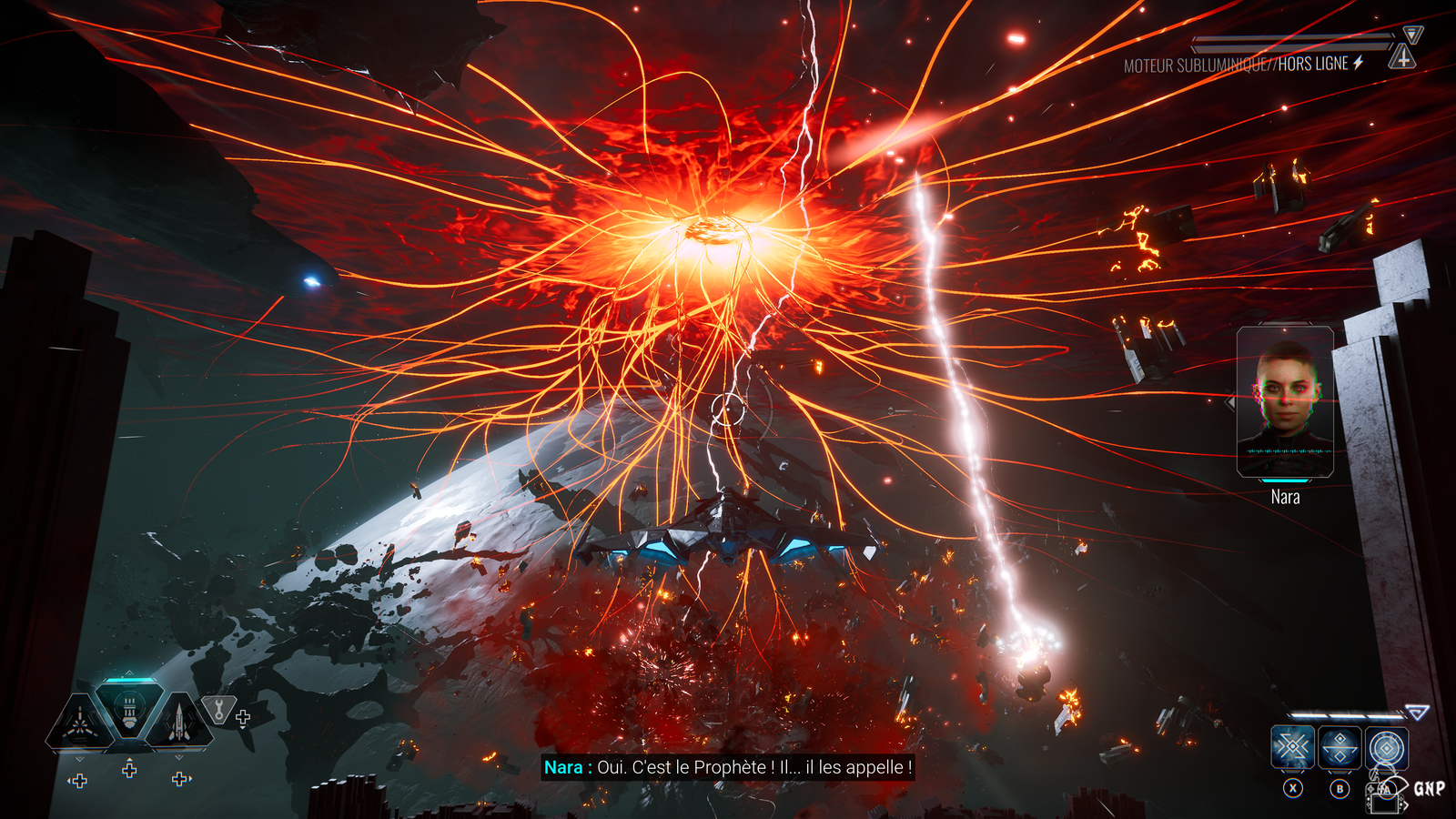This screenshot has width=1456, height=819.
Task: Click Nara's comm portrait
Action: click(1285, 401)
